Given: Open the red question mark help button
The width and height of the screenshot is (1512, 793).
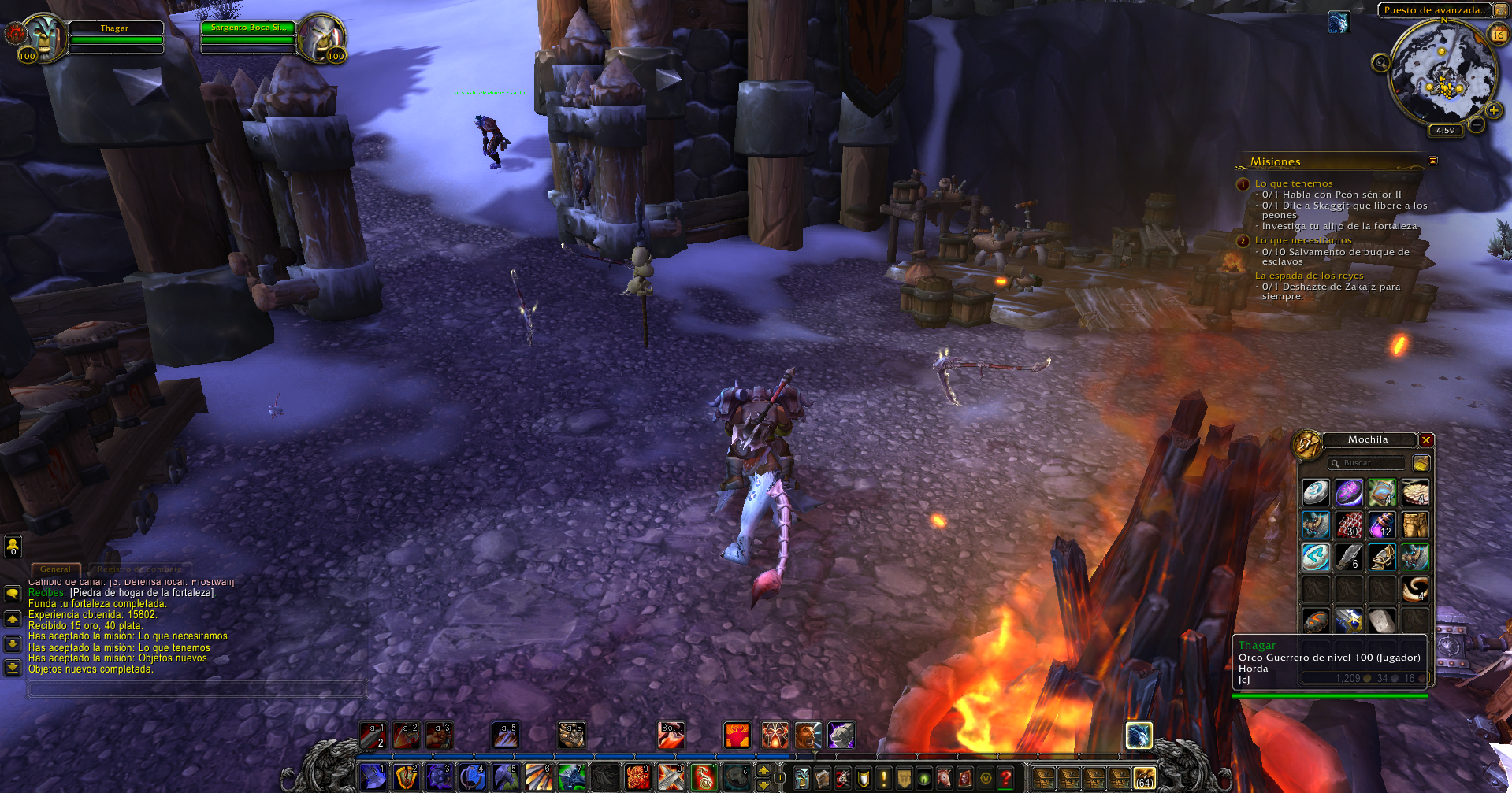Looking at the screenshot, I should [x=1005, y=778].
